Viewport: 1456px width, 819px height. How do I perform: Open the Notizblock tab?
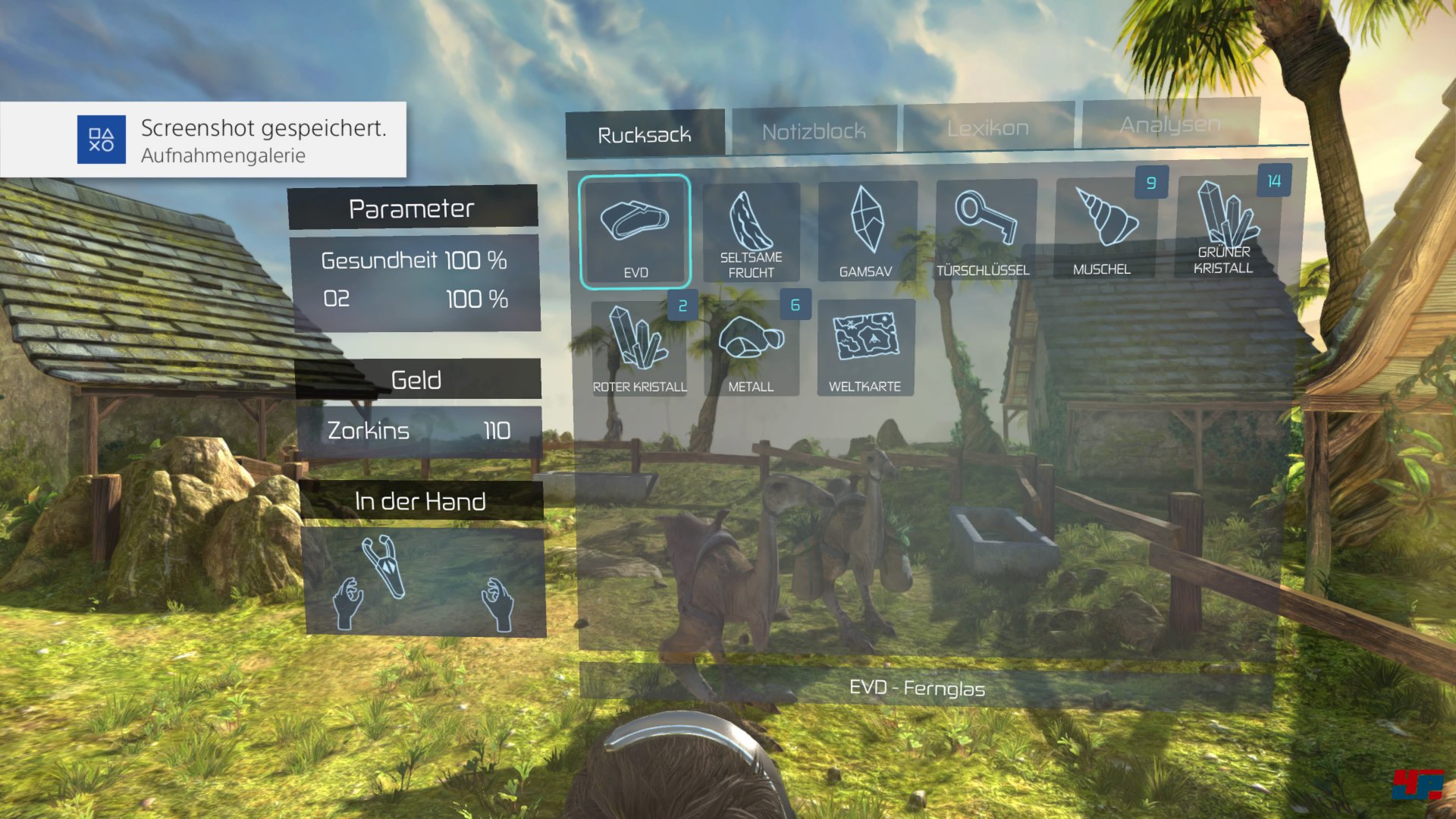coord(814,131)
